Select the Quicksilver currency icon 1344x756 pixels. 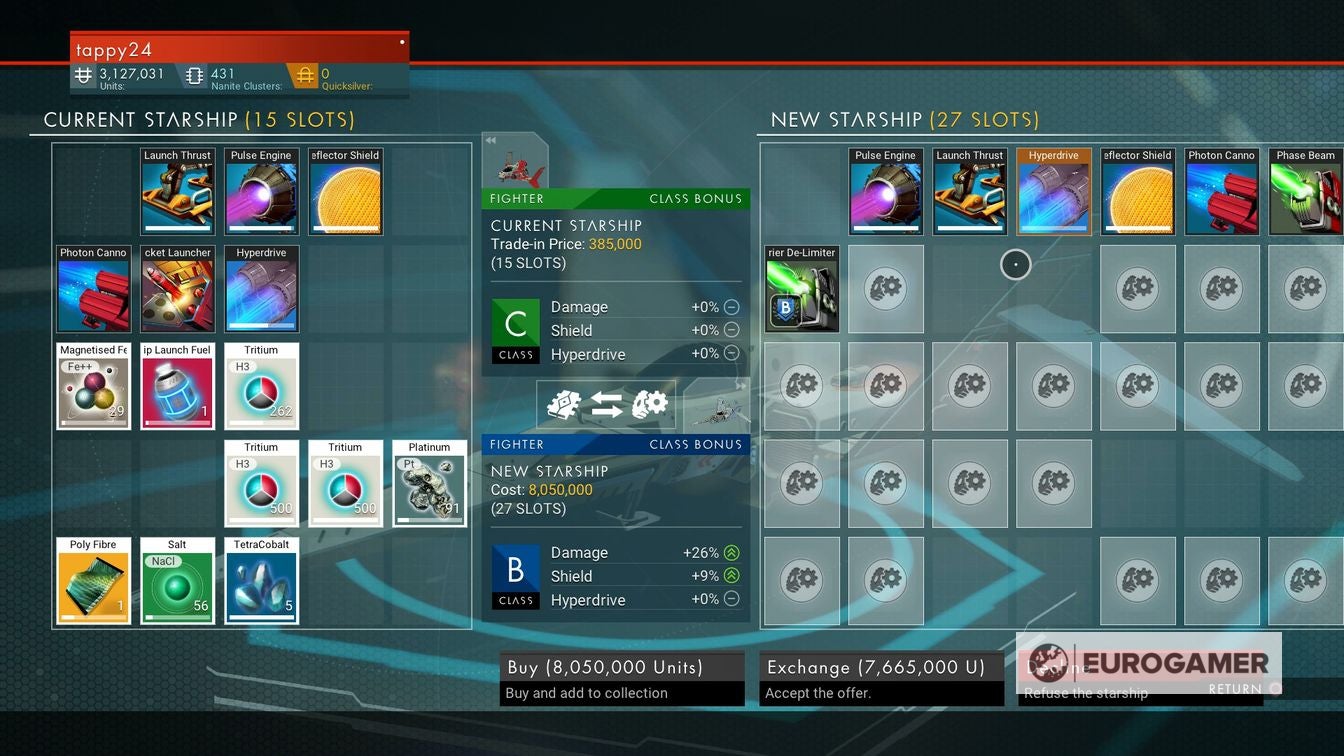point(305,75)
